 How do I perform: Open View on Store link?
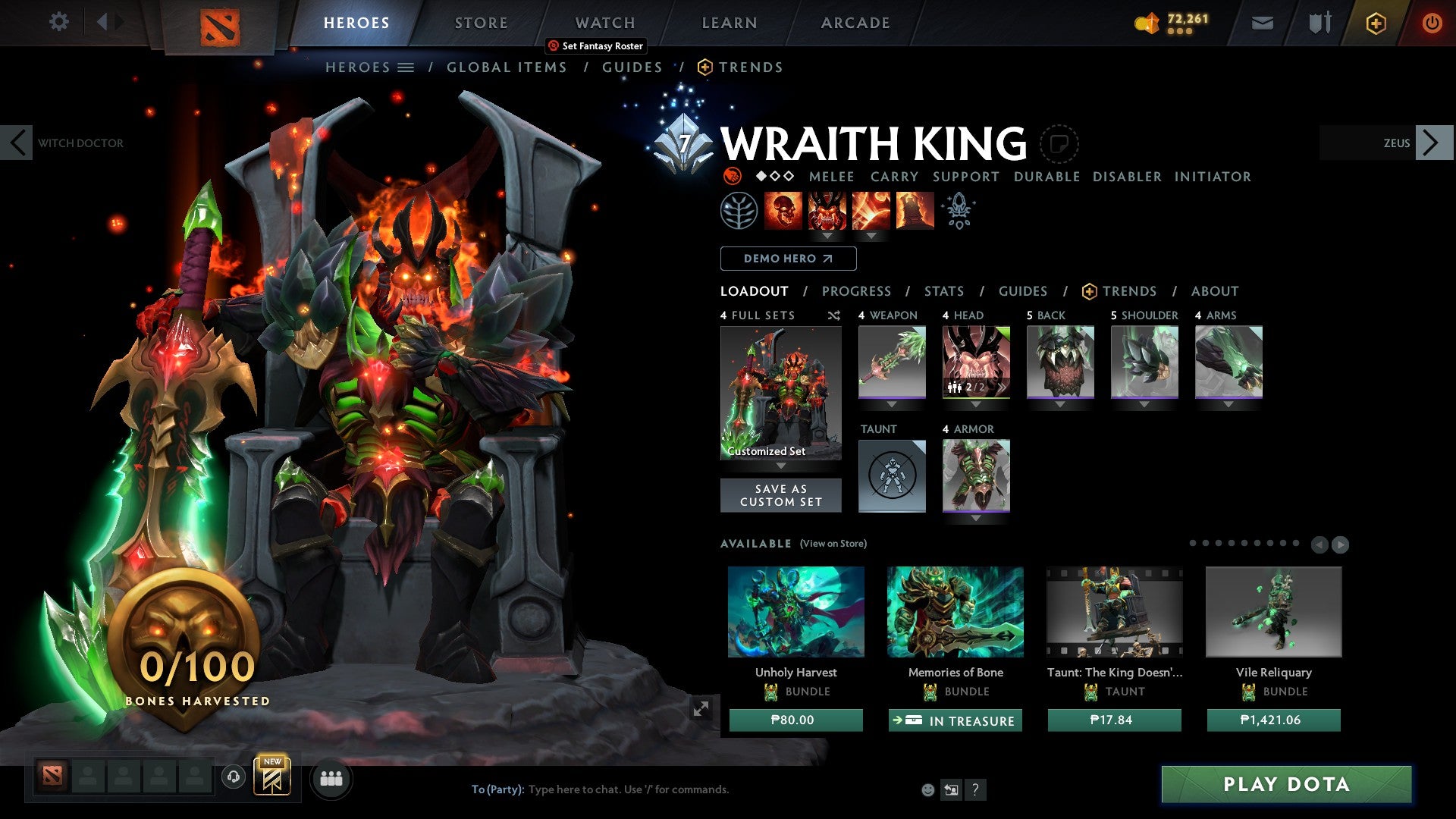coord(832,544)
